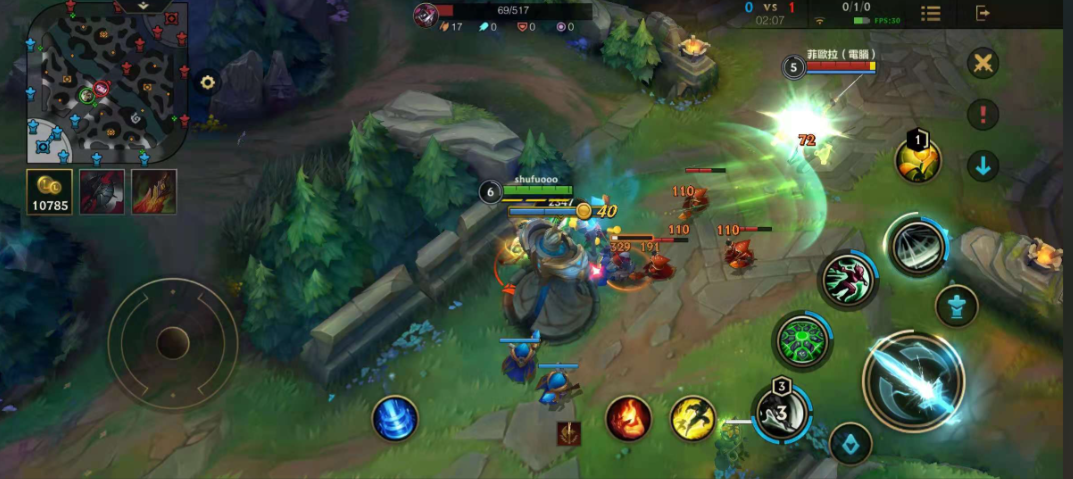Click the exit door icon

pos(983,13)
